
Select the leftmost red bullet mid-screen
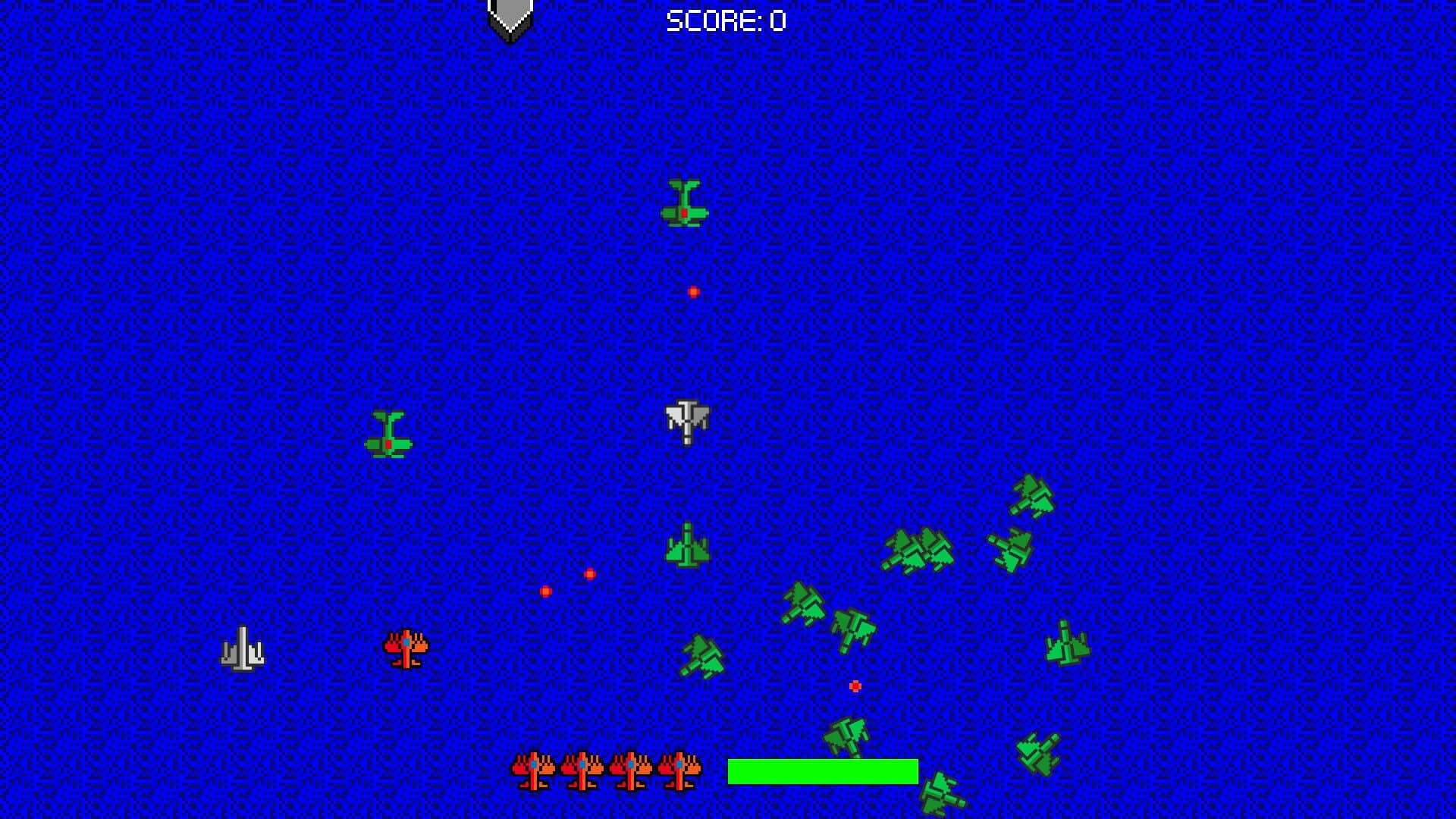(x=544, y=590)
